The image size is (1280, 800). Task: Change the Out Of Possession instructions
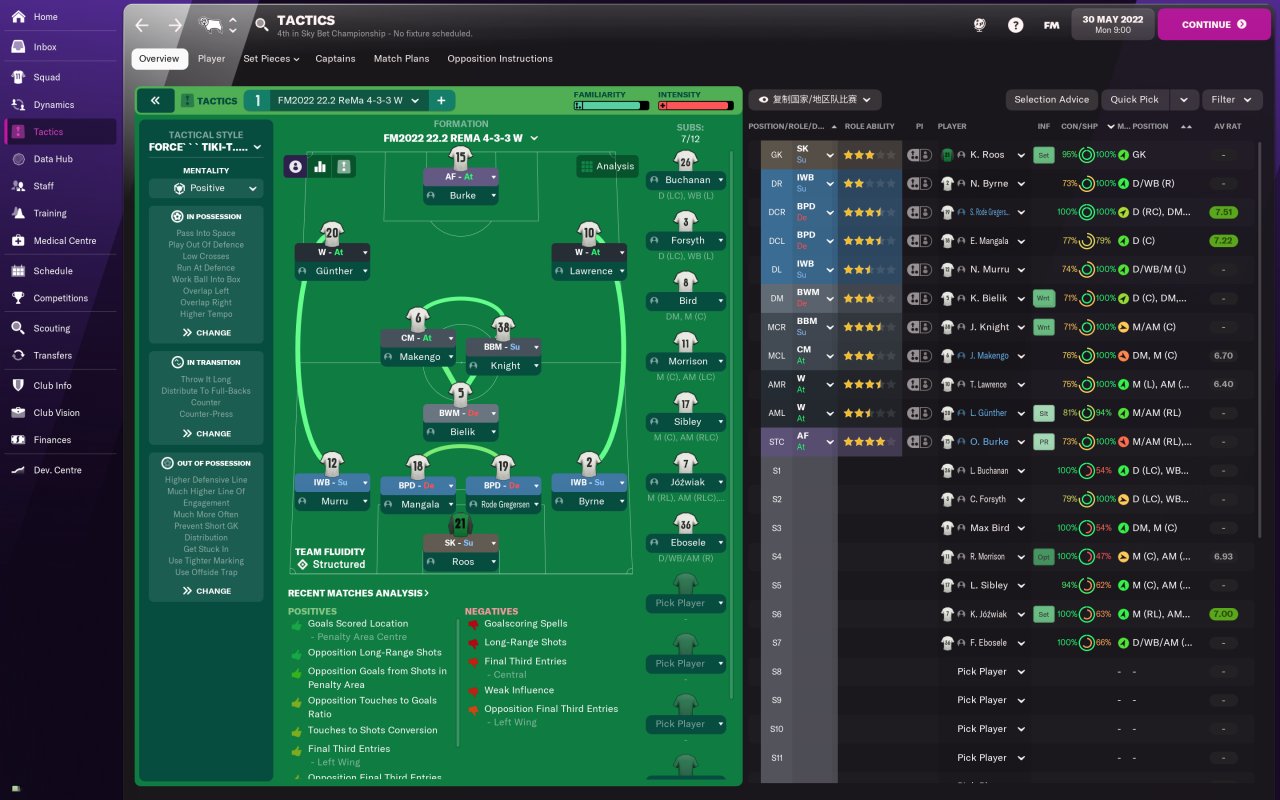tap(206, 591)
